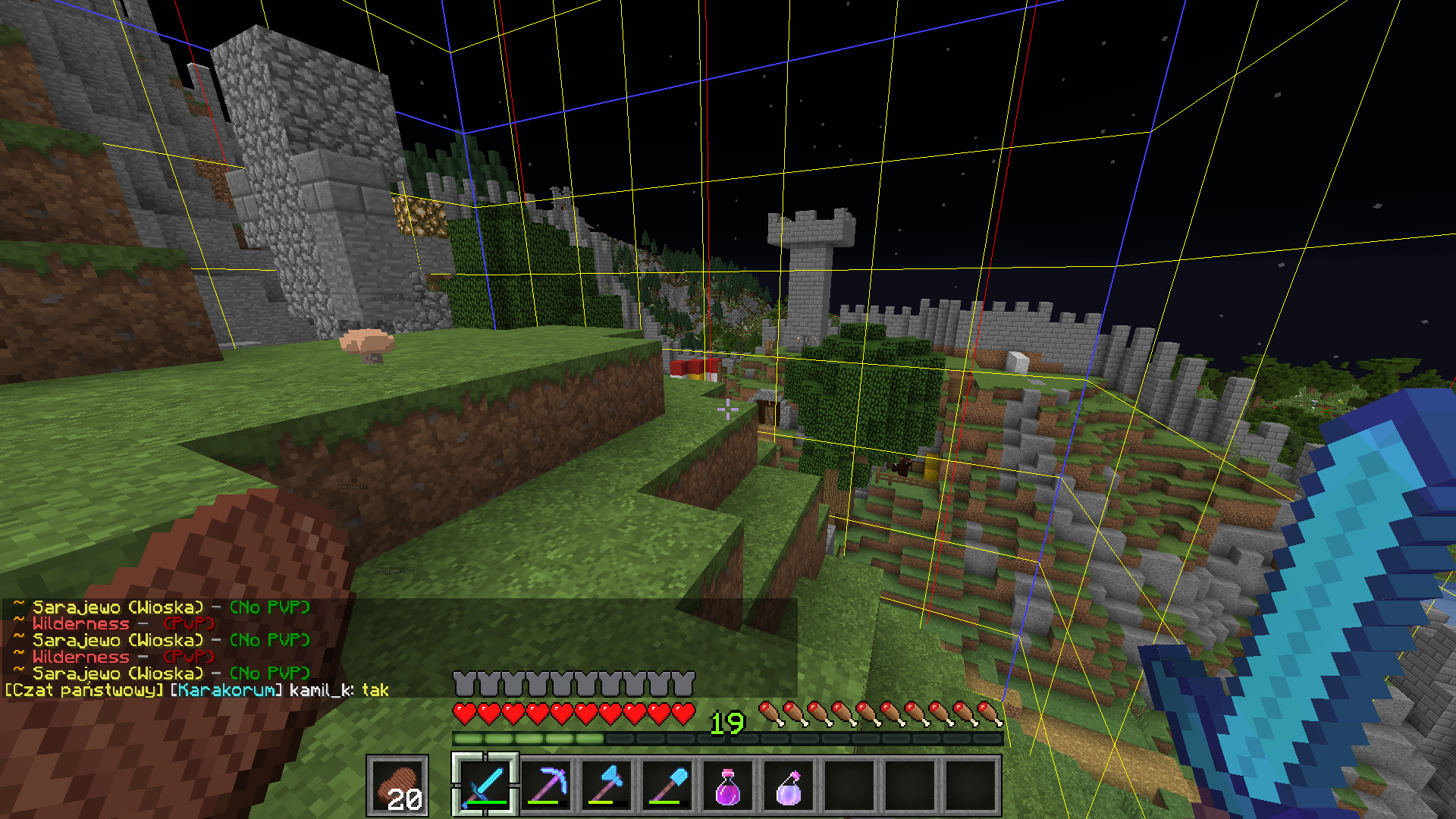Select the diamond sword hotbar slot
This screenshot has height=819, width=1456.
[x=485, y=786]
